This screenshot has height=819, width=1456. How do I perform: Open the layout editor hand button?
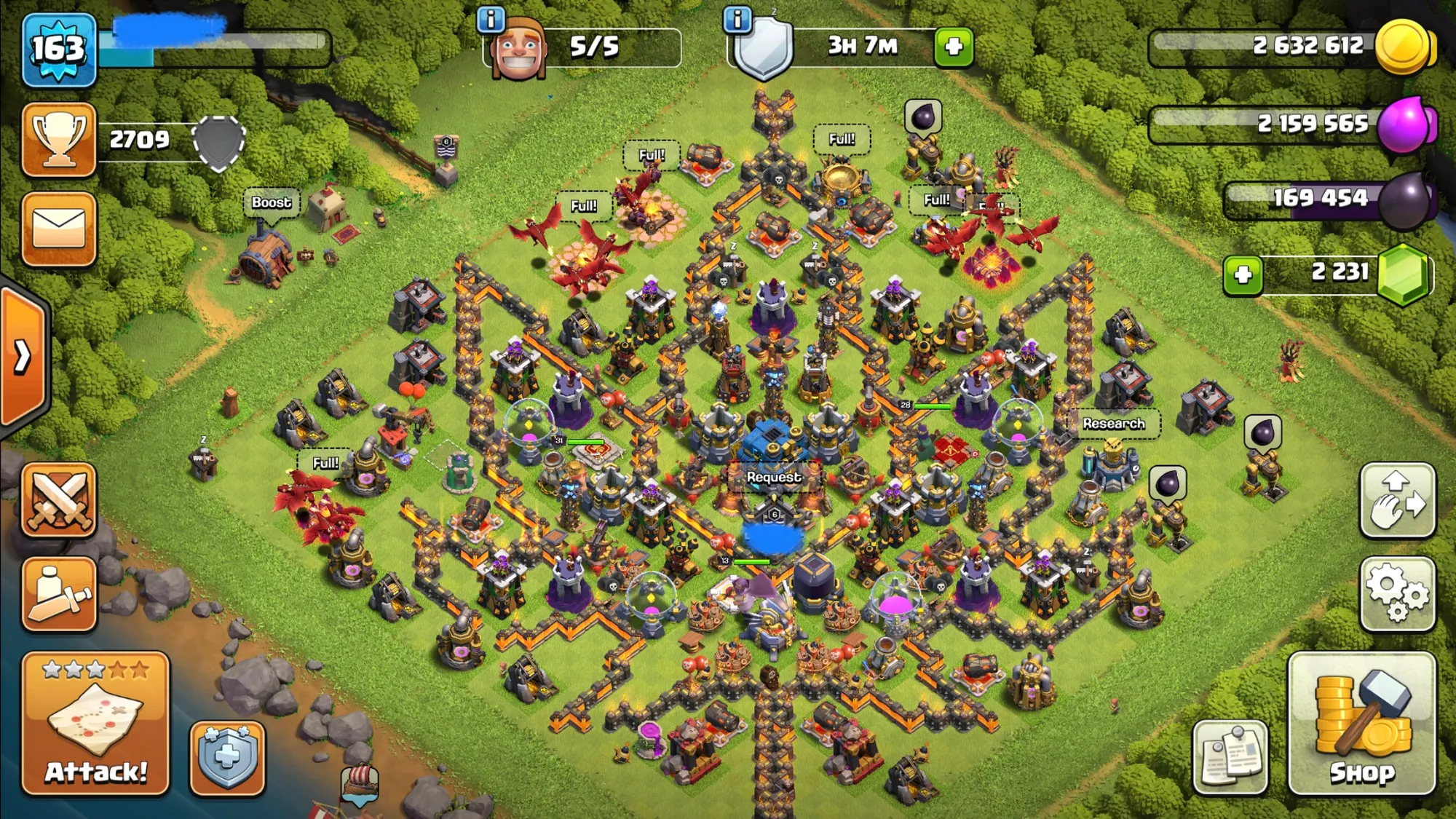(x=1397, y=500)
